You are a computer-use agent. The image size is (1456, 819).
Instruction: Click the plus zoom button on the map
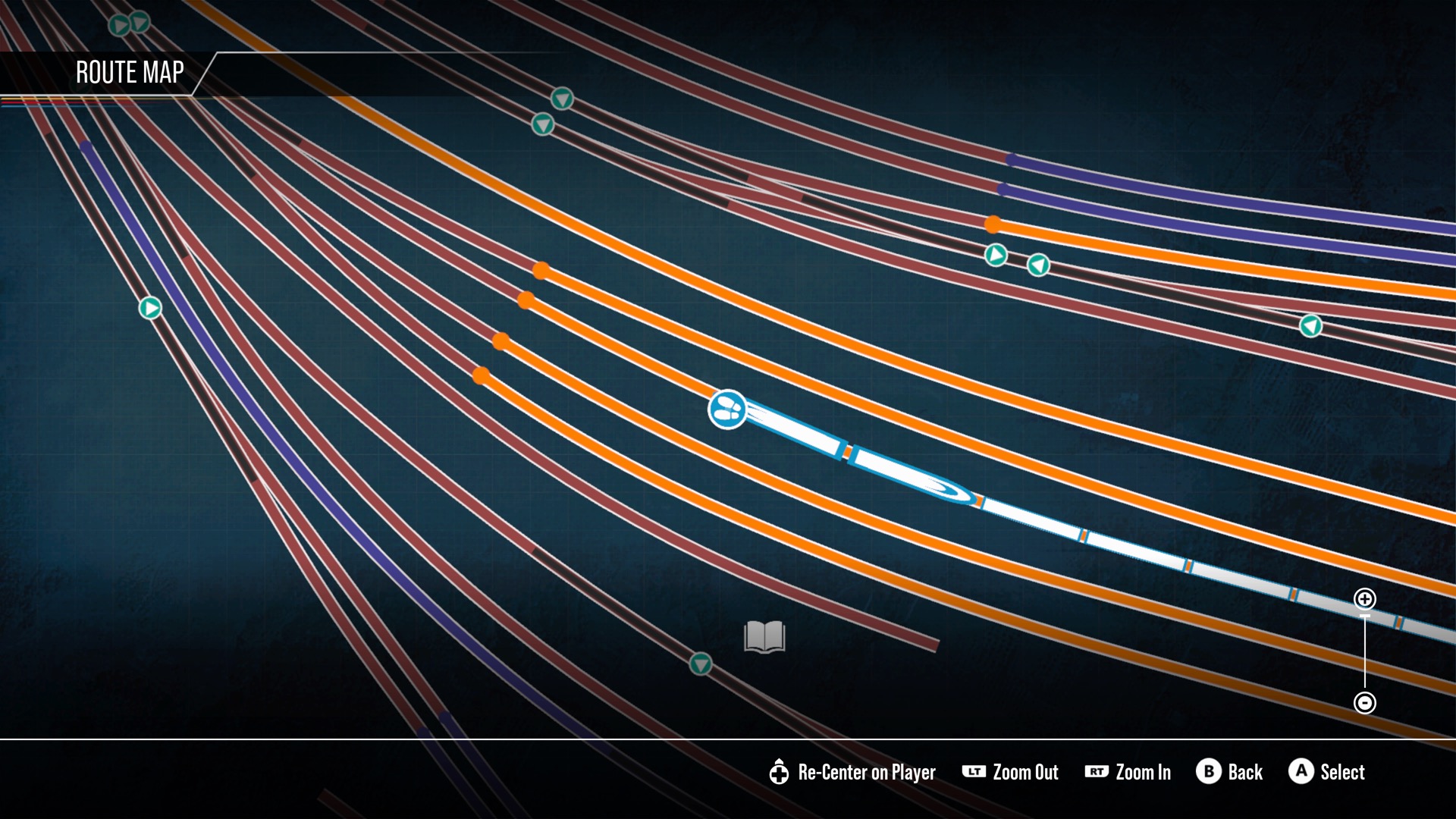click(1364, 599)
